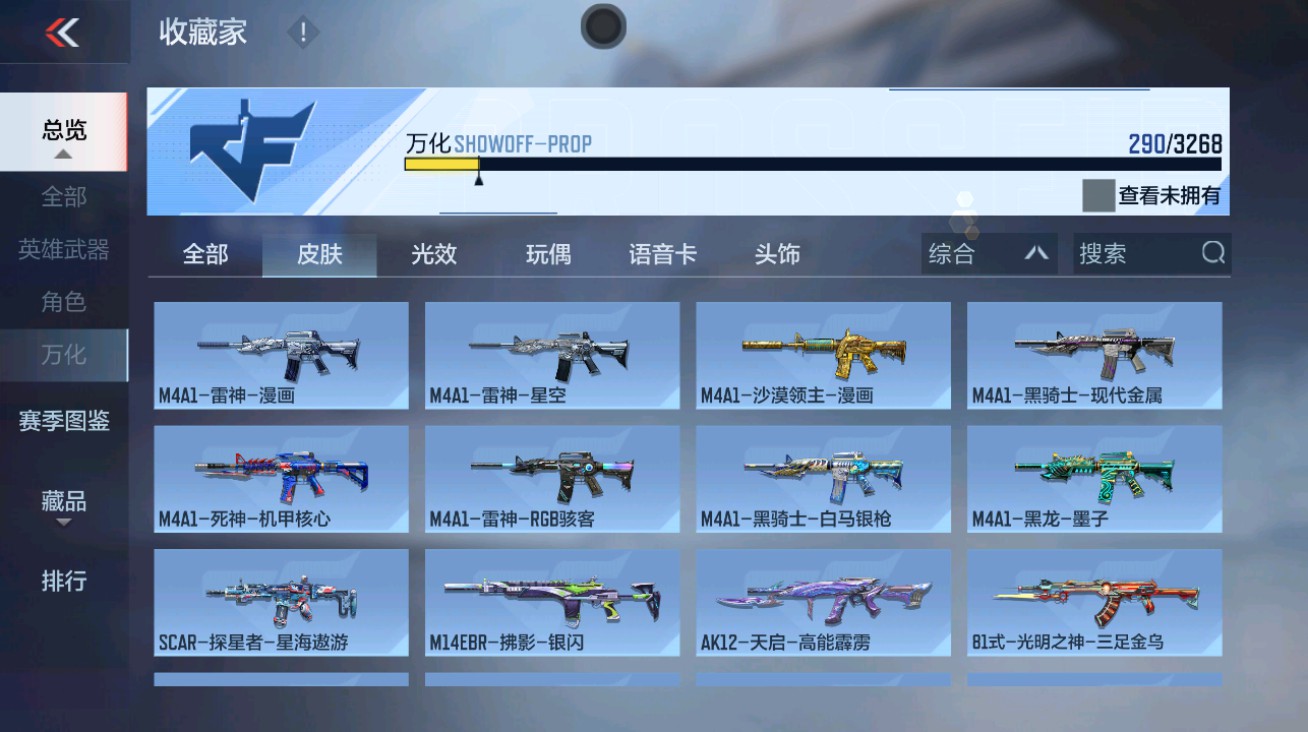Screen dimensions: 1308x732
Task: Open 赛季图鉴 in the left sidebar
Action: tap(63, 424)
